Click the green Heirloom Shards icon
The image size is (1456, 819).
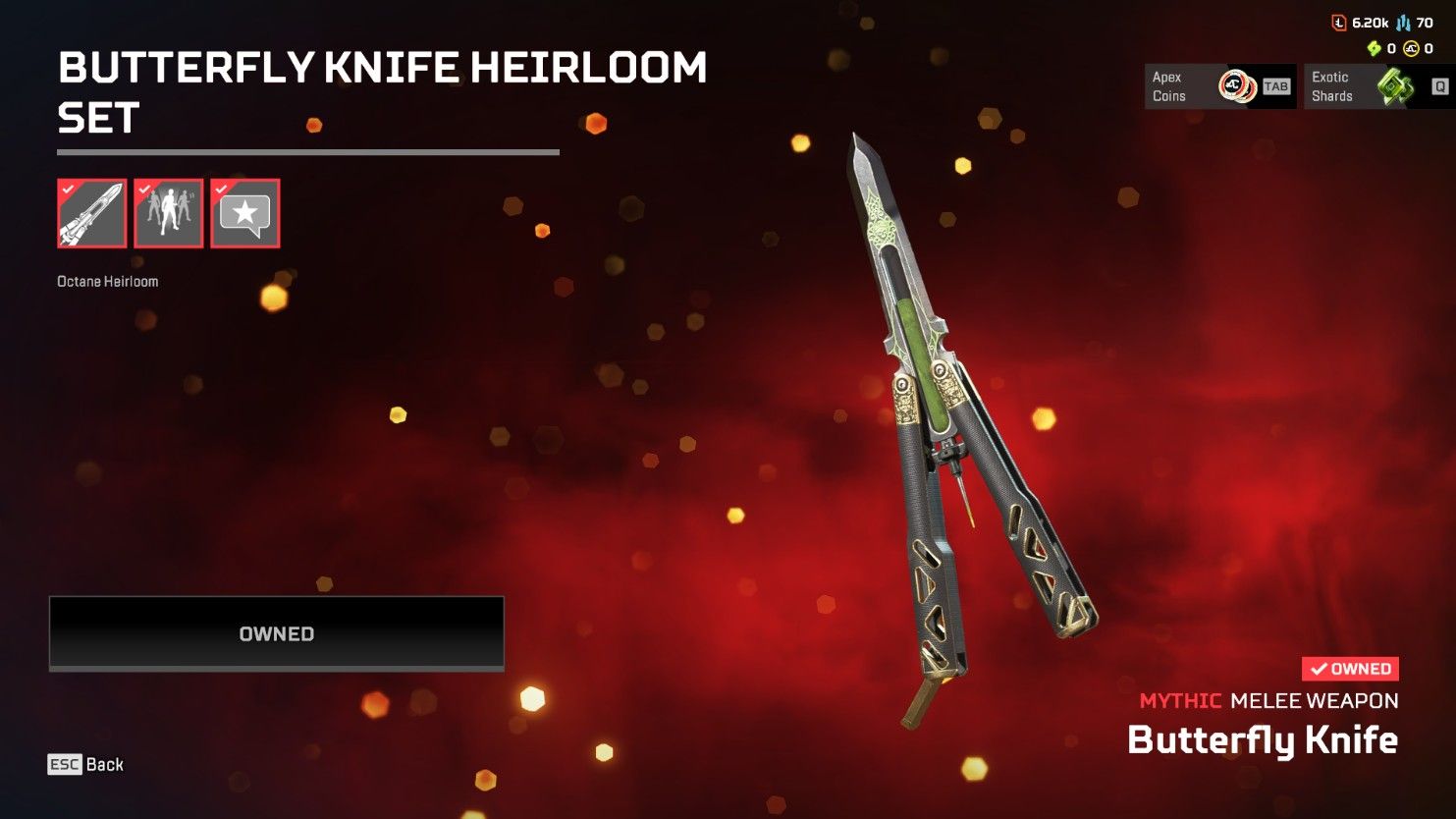click(1374, 48)
